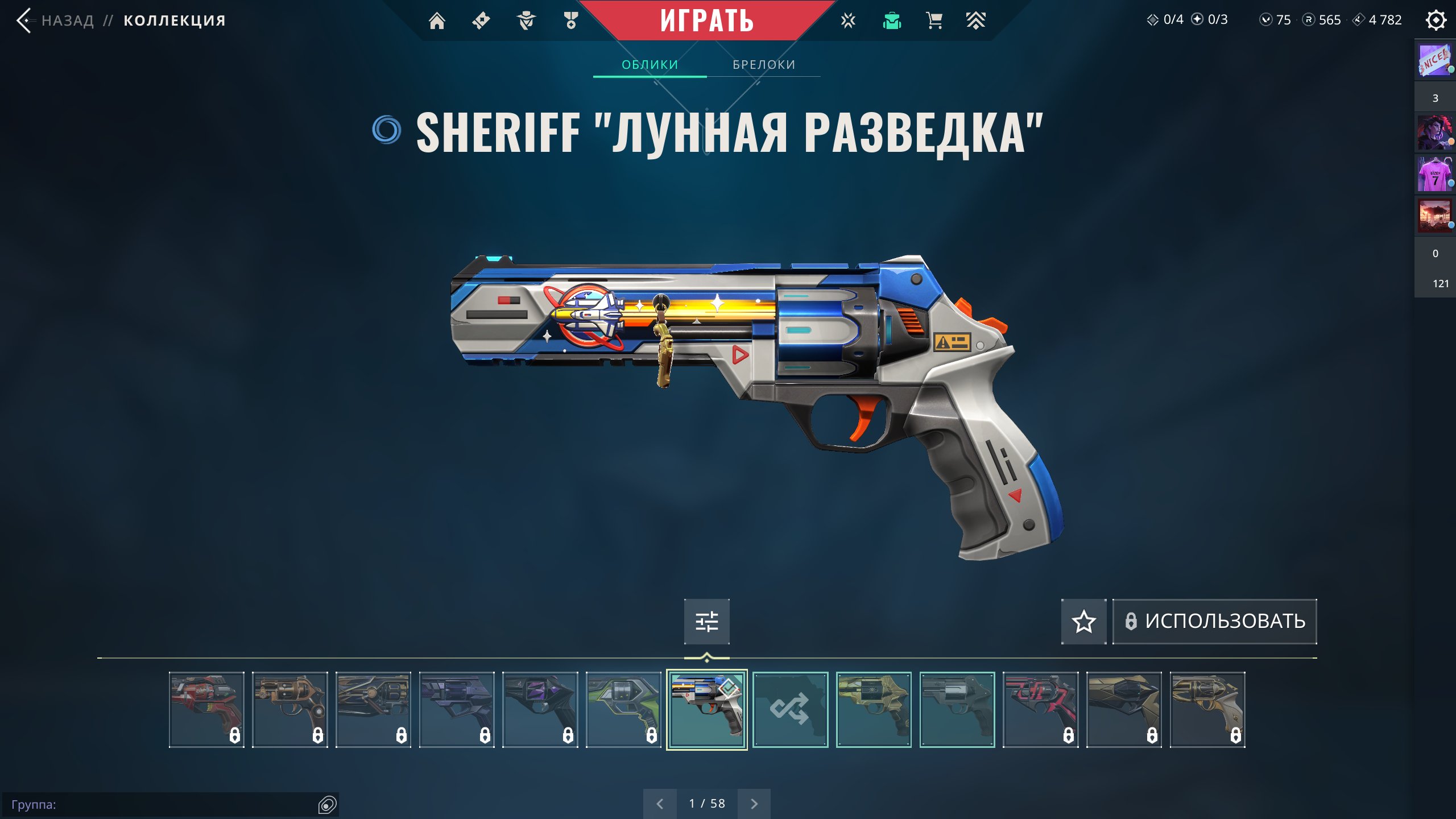Pick the default grey Sheriff thumbnail
The height and width of the screenshot is (819, 1456).
pyautogui.click(x=957, y=709)
